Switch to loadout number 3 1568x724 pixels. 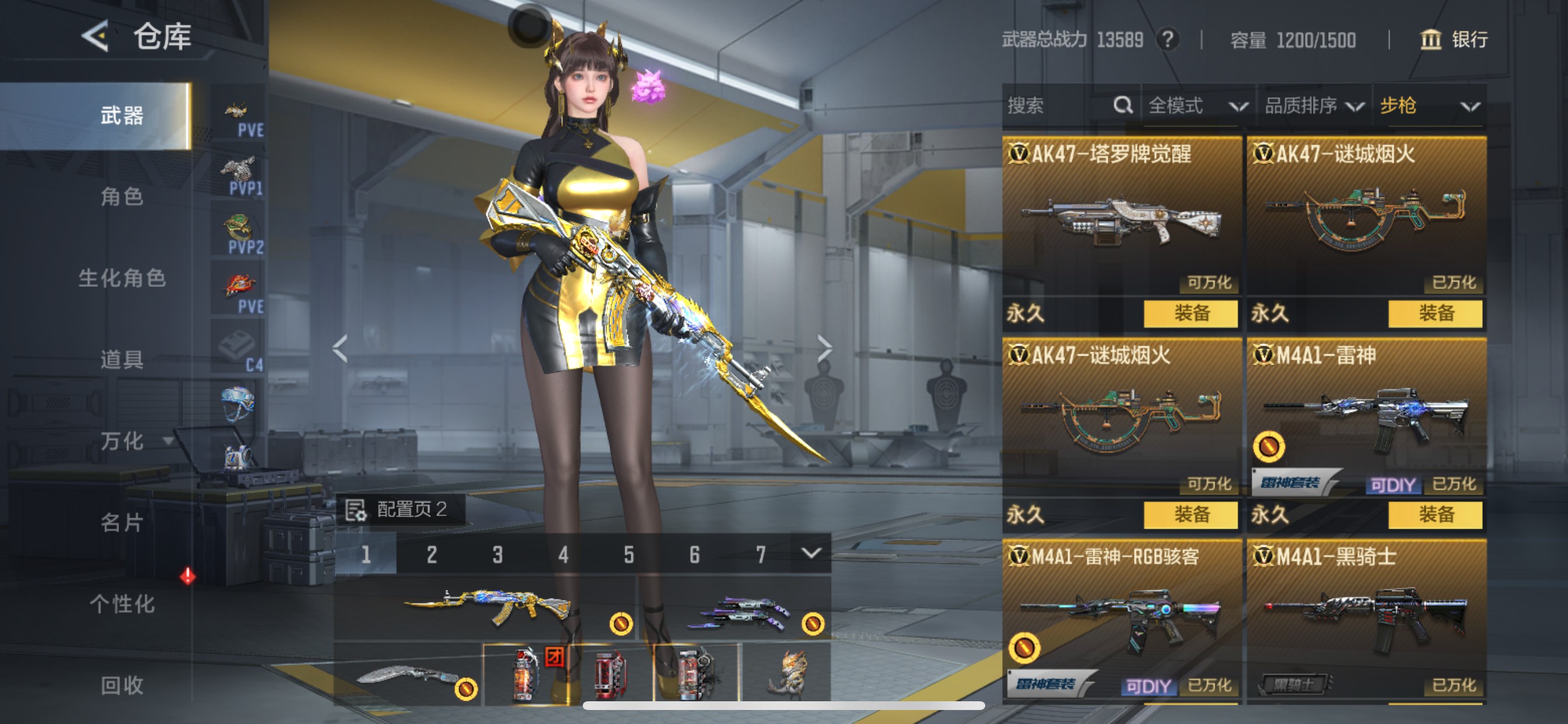[x=498, y=555]
